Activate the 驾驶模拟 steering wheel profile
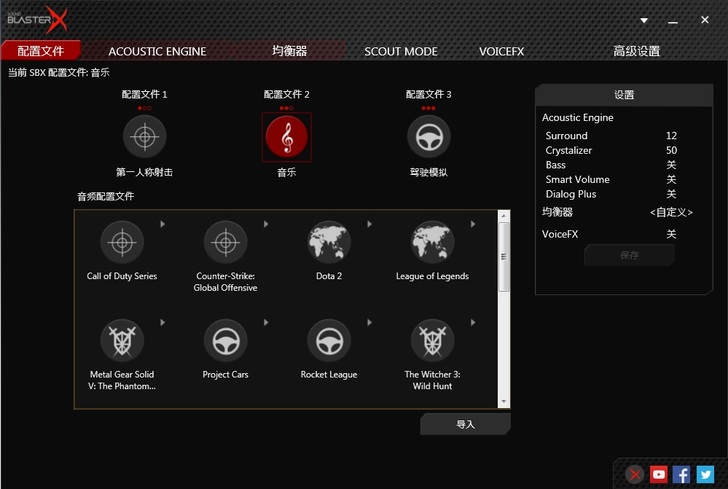 (428, 136)
